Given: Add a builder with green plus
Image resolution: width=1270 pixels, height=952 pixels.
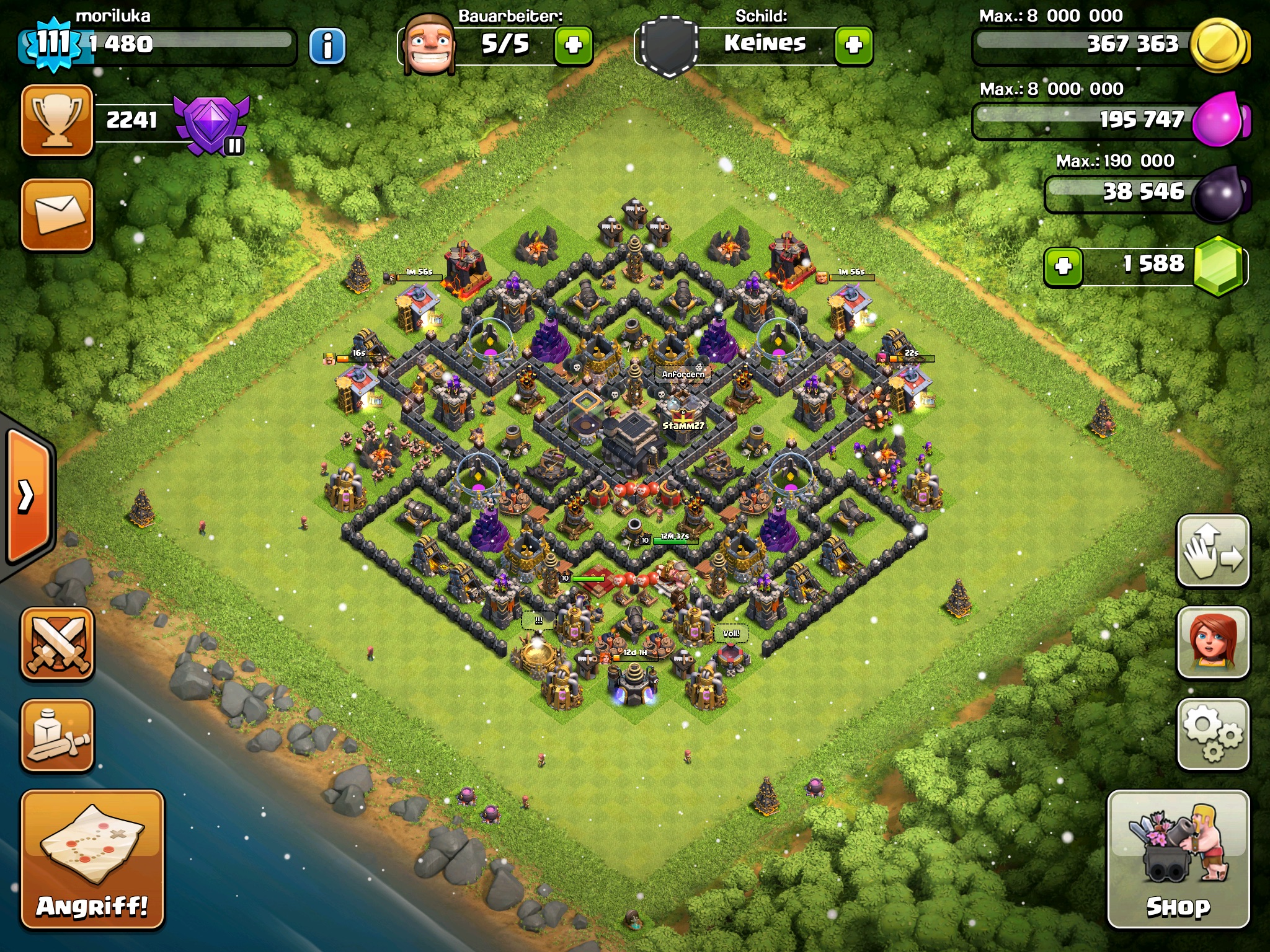Looking at the screenshot, I should 574,45.
